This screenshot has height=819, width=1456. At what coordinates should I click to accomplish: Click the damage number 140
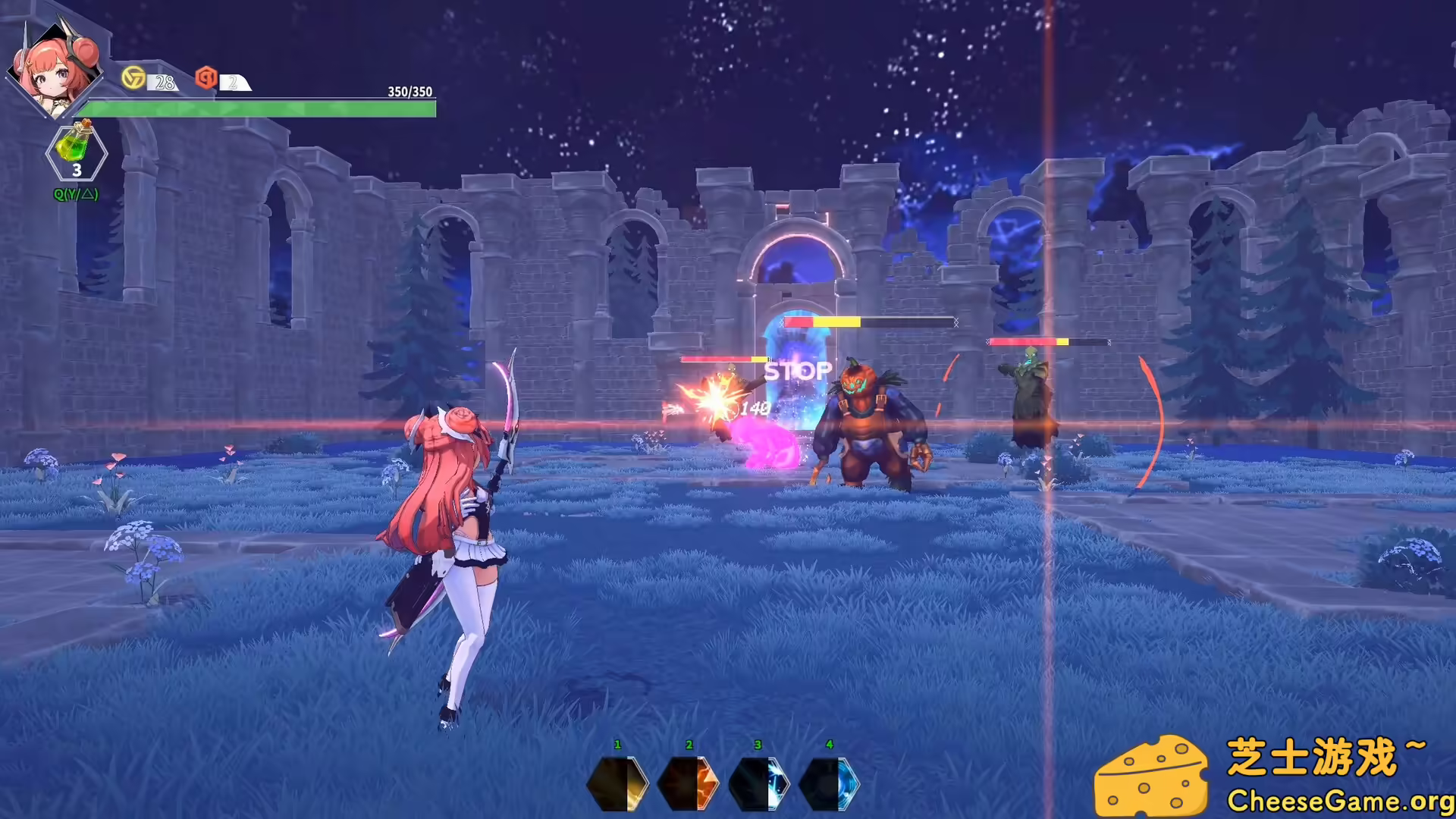click(x=755, y=408)
